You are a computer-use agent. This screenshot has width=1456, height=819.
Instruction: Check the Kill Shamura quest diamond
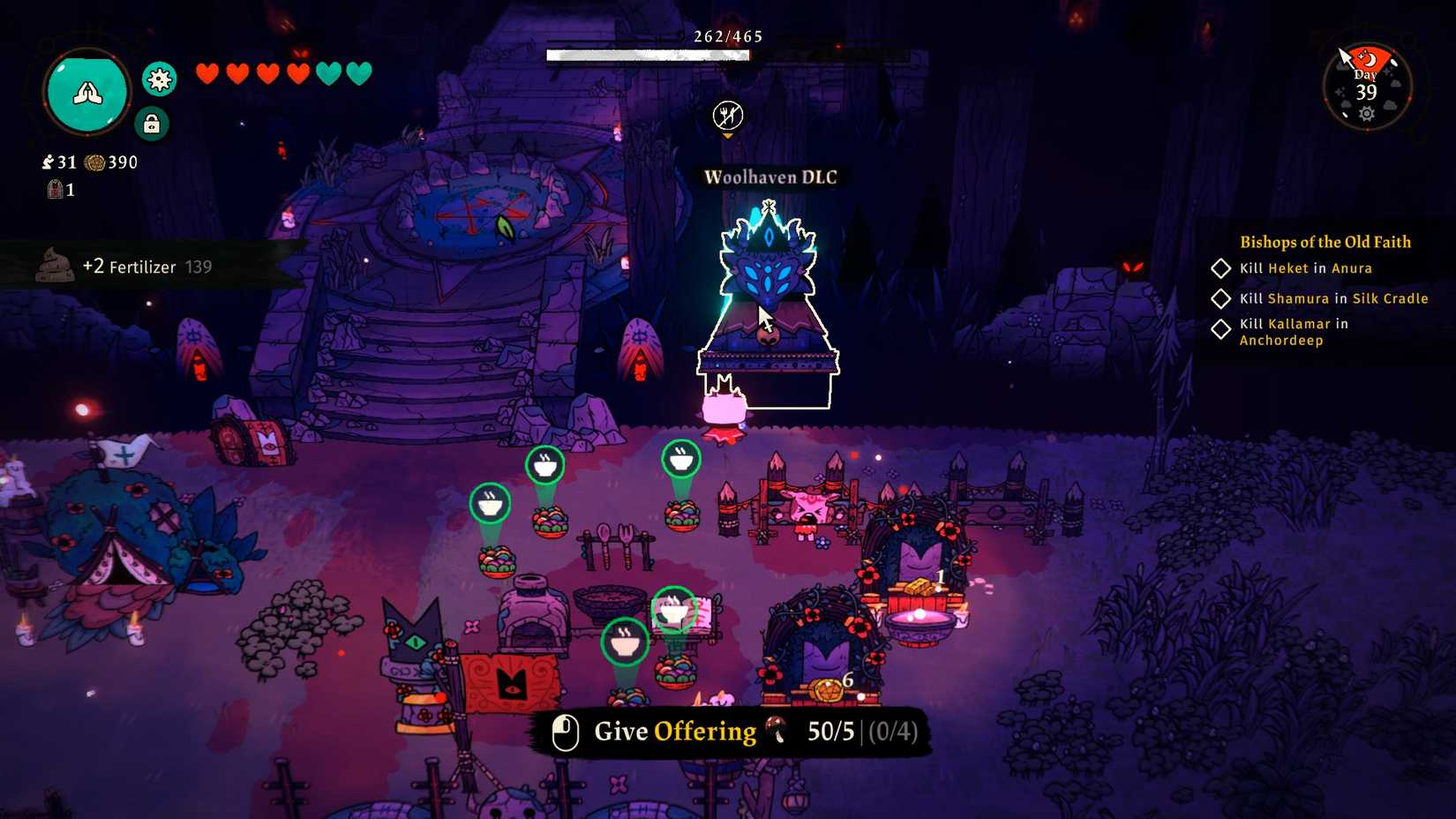click(1223, 298)
